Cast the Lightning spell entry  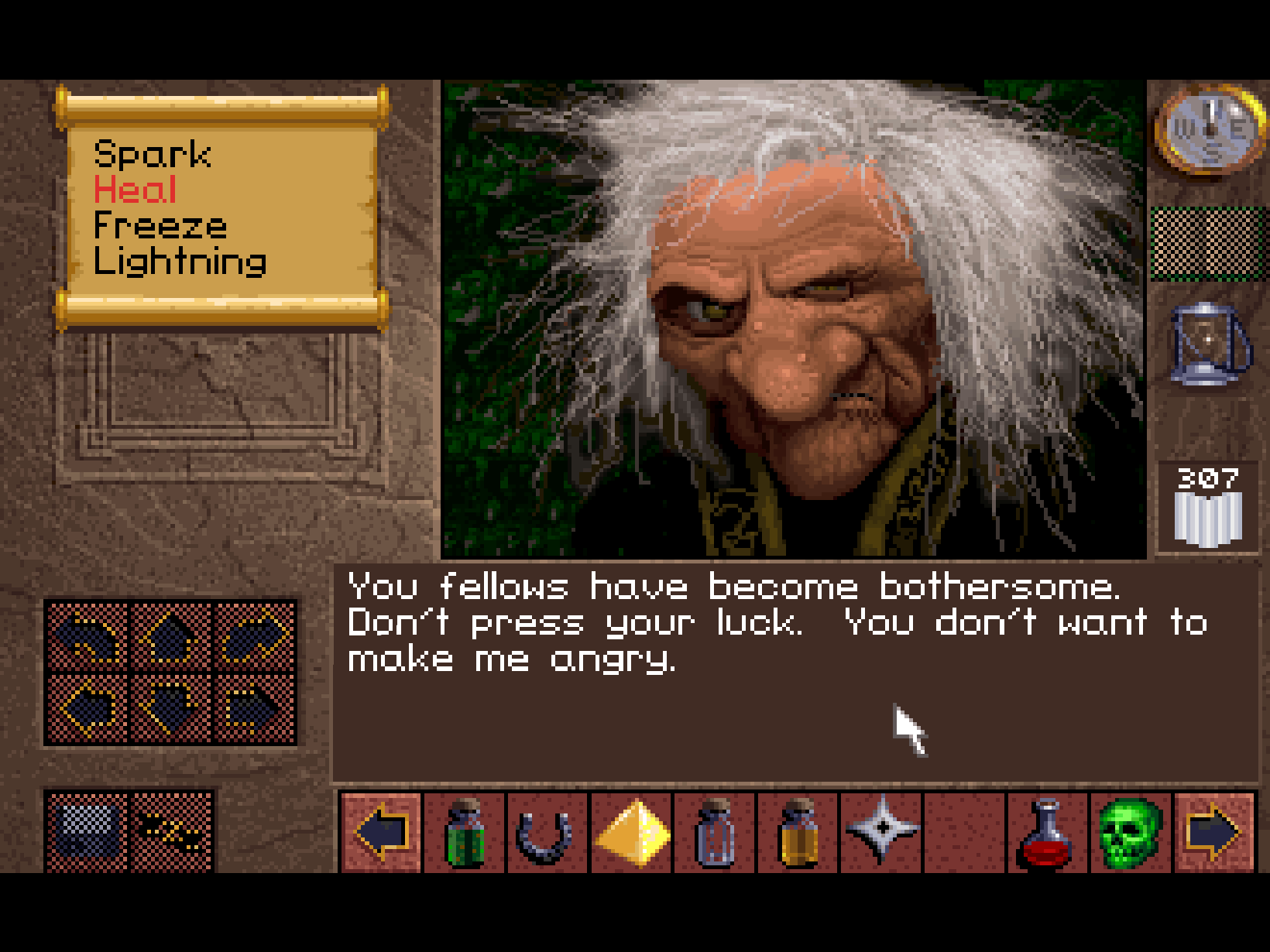click(180, 262)
